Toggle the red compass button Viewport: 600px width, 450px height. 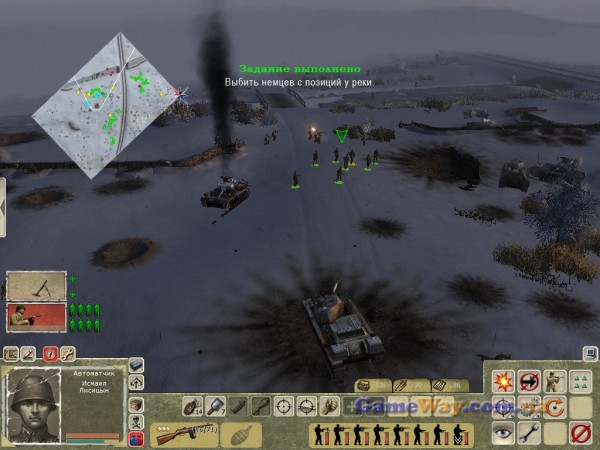(x=50, y=353)
